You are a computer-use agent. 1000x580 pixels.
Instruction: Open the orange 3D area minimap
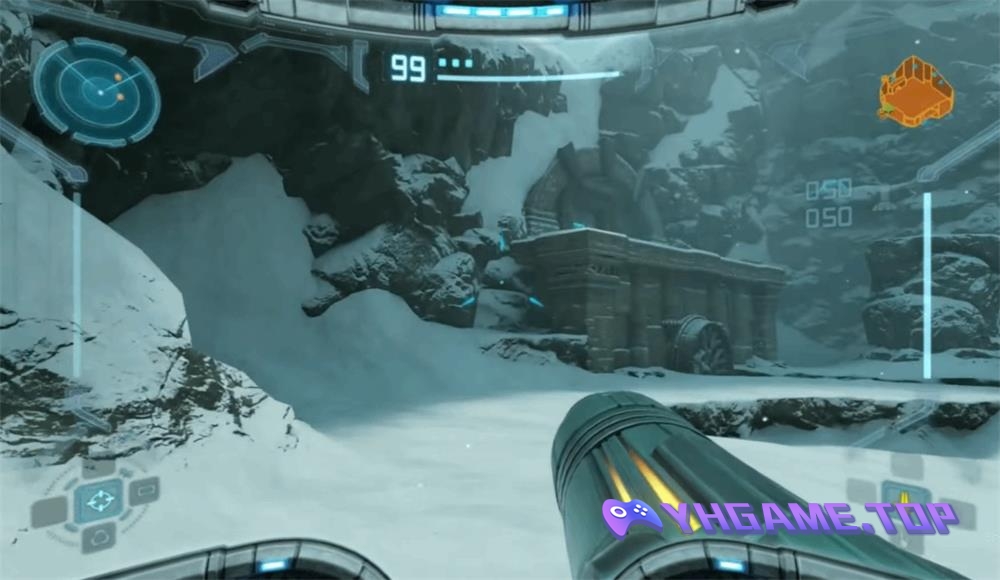915,90
